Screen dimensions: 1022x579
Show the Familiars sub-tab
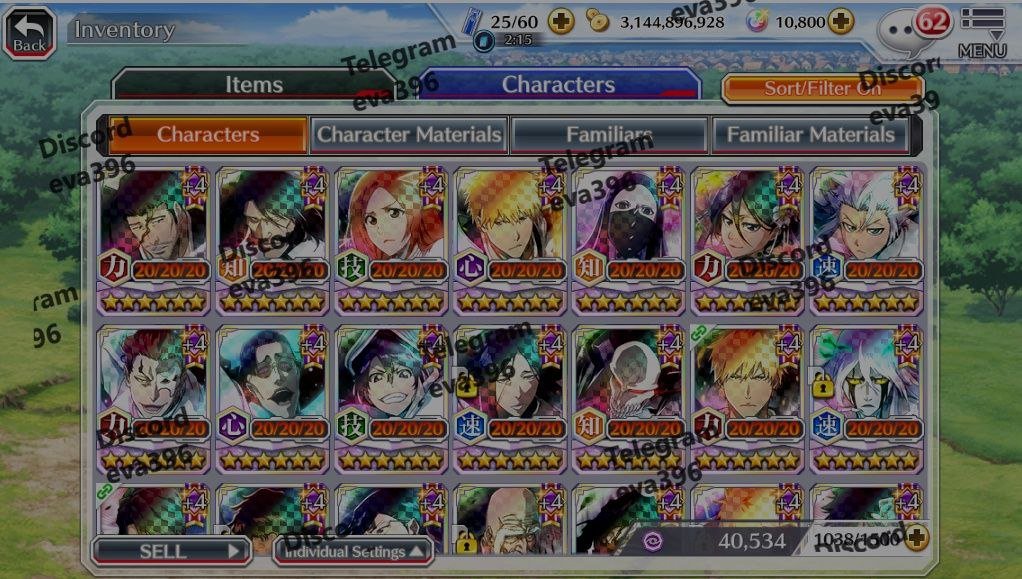(609, 134)
